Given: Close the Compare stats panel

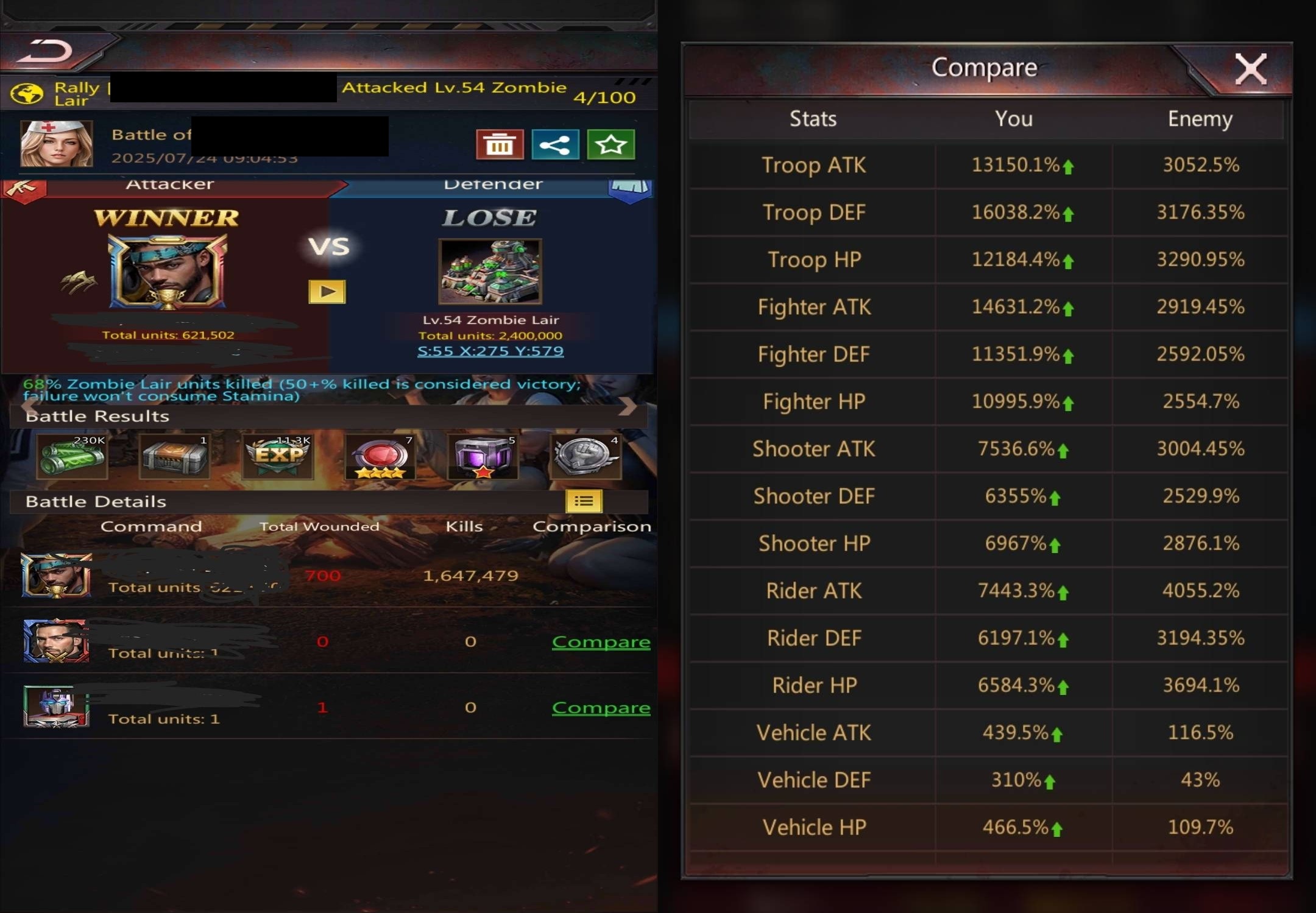Looking at the screenshot, I should coord(1250,69).
